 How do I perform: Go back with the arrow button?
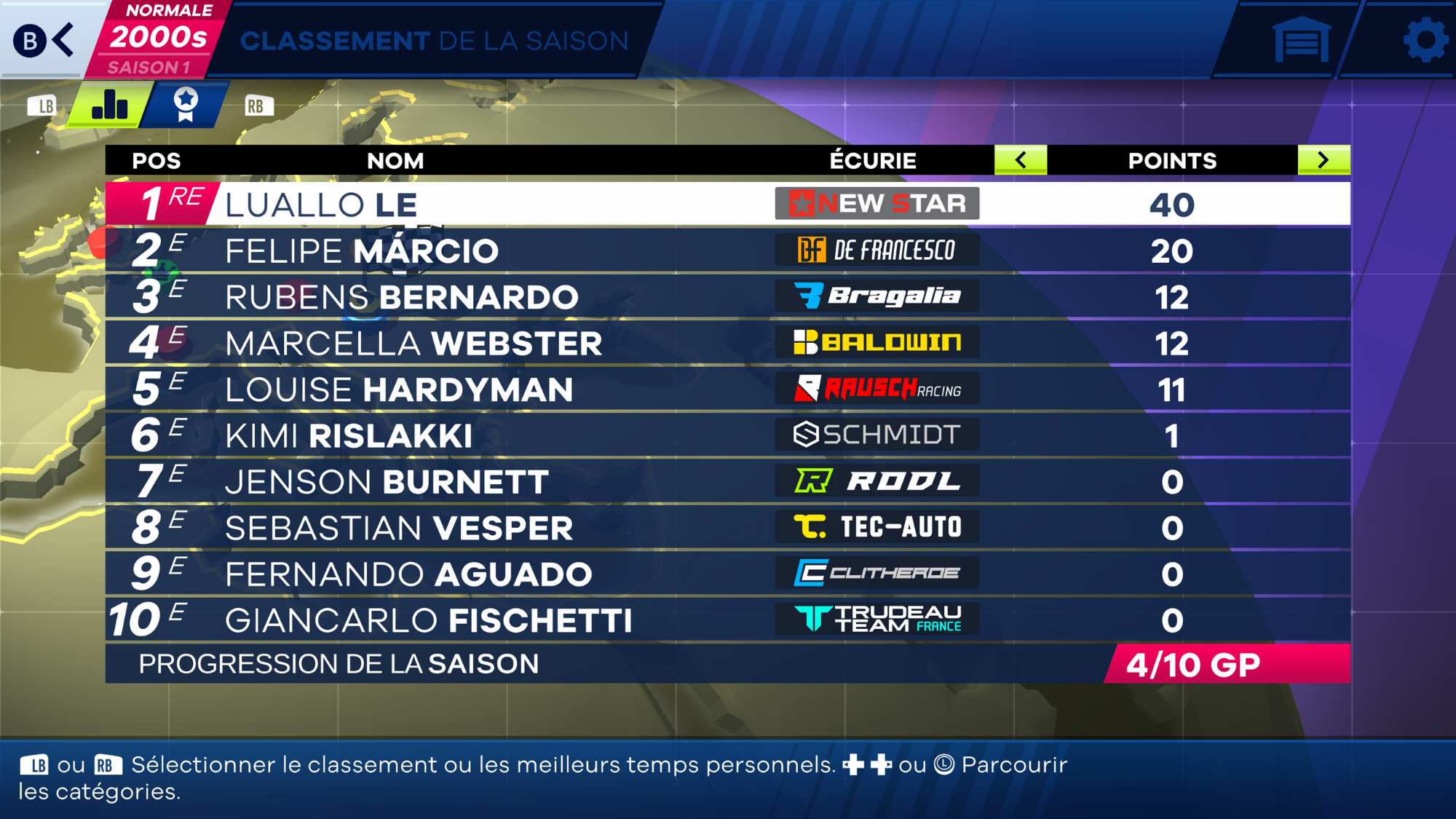point(45,39)
